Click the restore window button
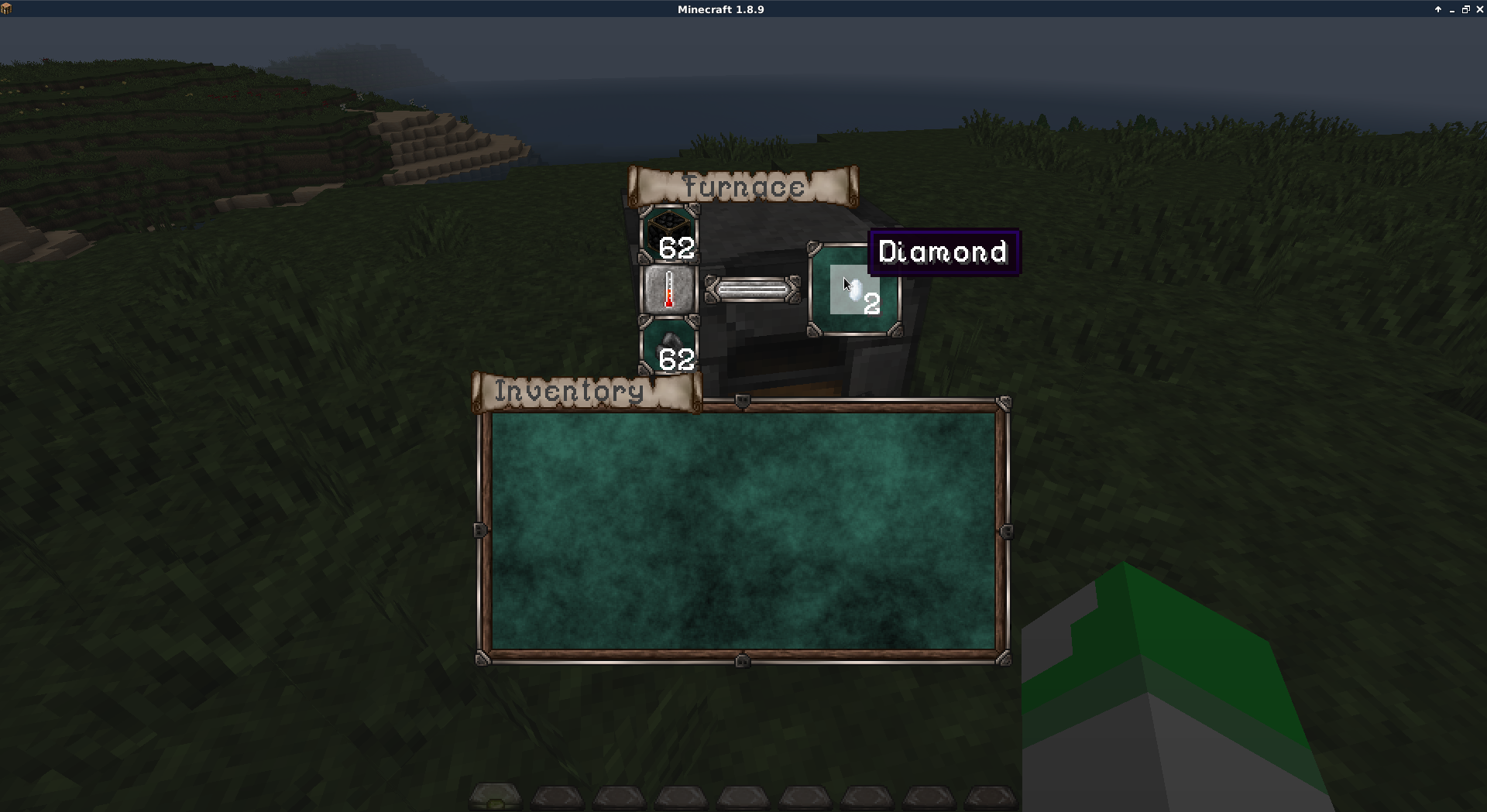The height and width of the screenshot is (812, 1487). (x=1466, y=9)
